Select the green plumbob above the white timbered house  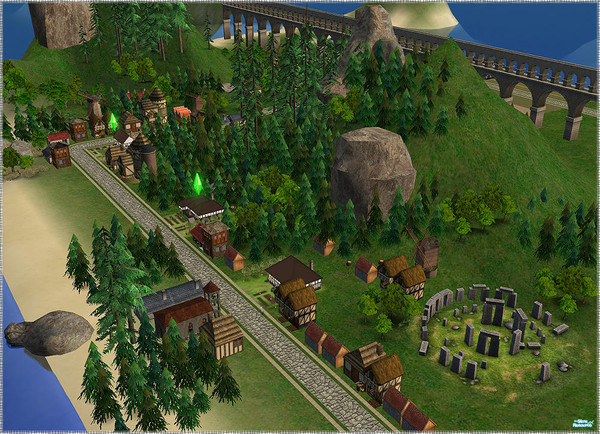[197, 182]
